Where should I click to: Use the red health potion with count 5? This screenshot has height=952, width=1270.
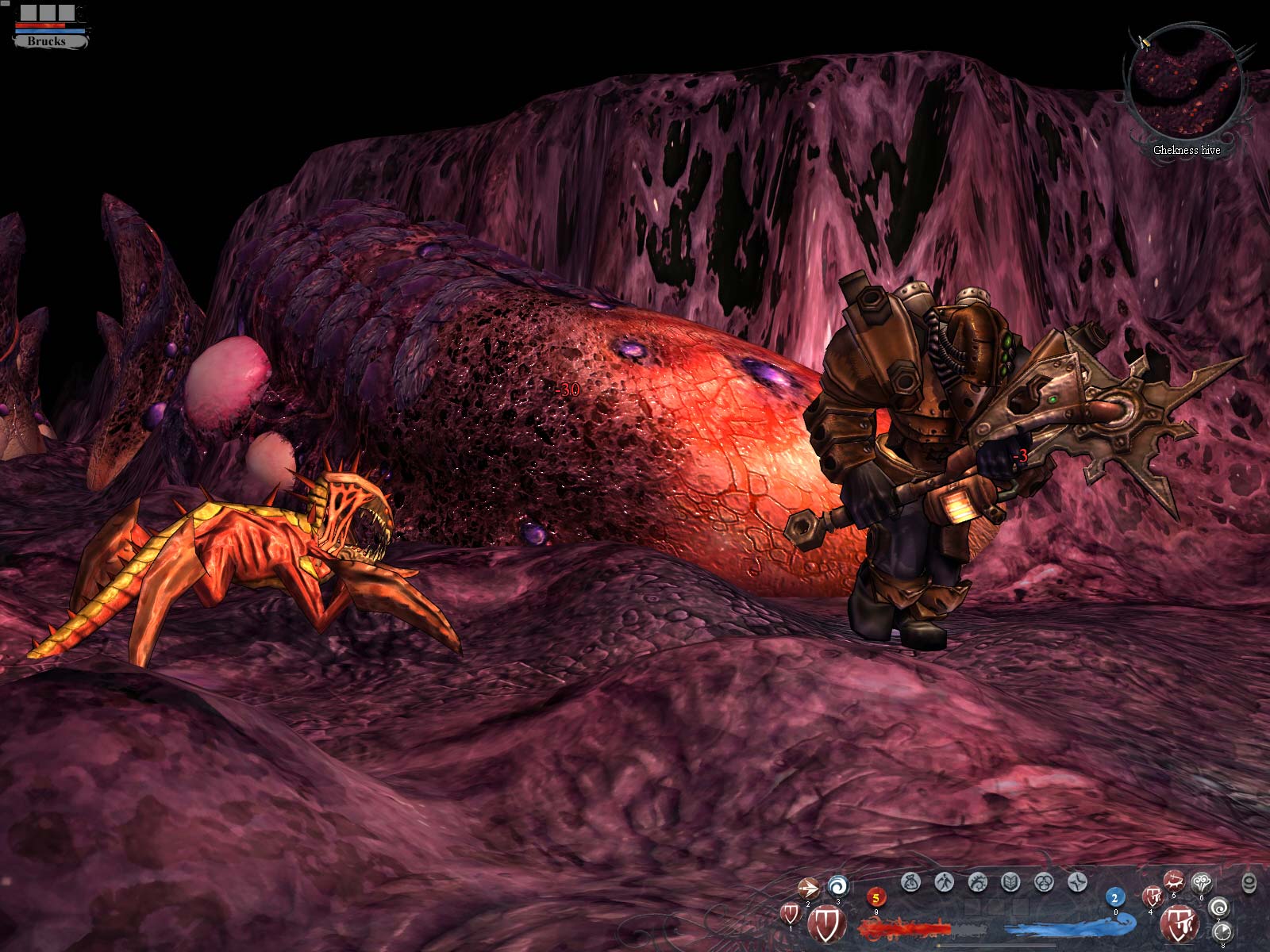pyautogui.click(x=876, y=898)
